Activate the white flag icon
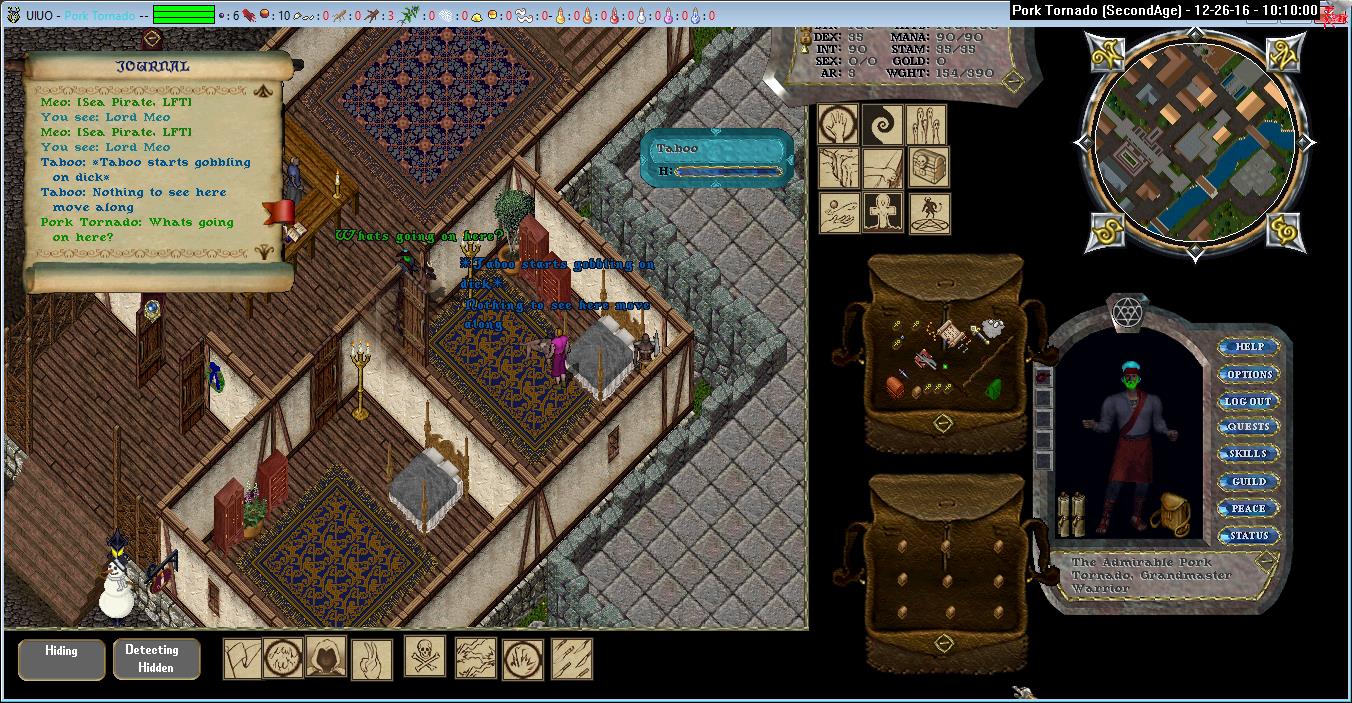Screen dimensions: 1352x703 [242, 659]
